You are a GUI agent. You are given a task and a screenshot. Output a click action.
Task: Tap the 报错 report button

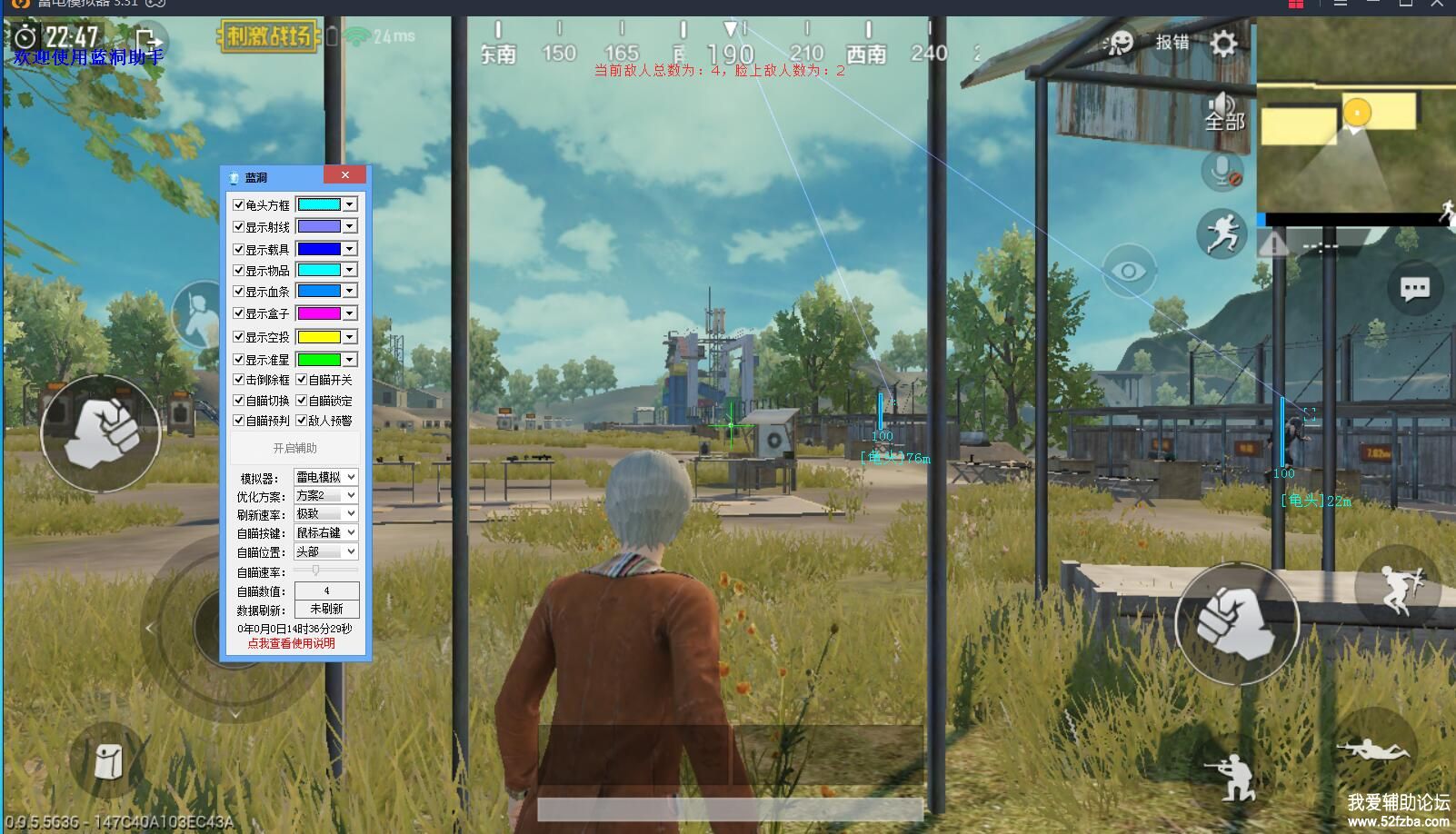1172,42
